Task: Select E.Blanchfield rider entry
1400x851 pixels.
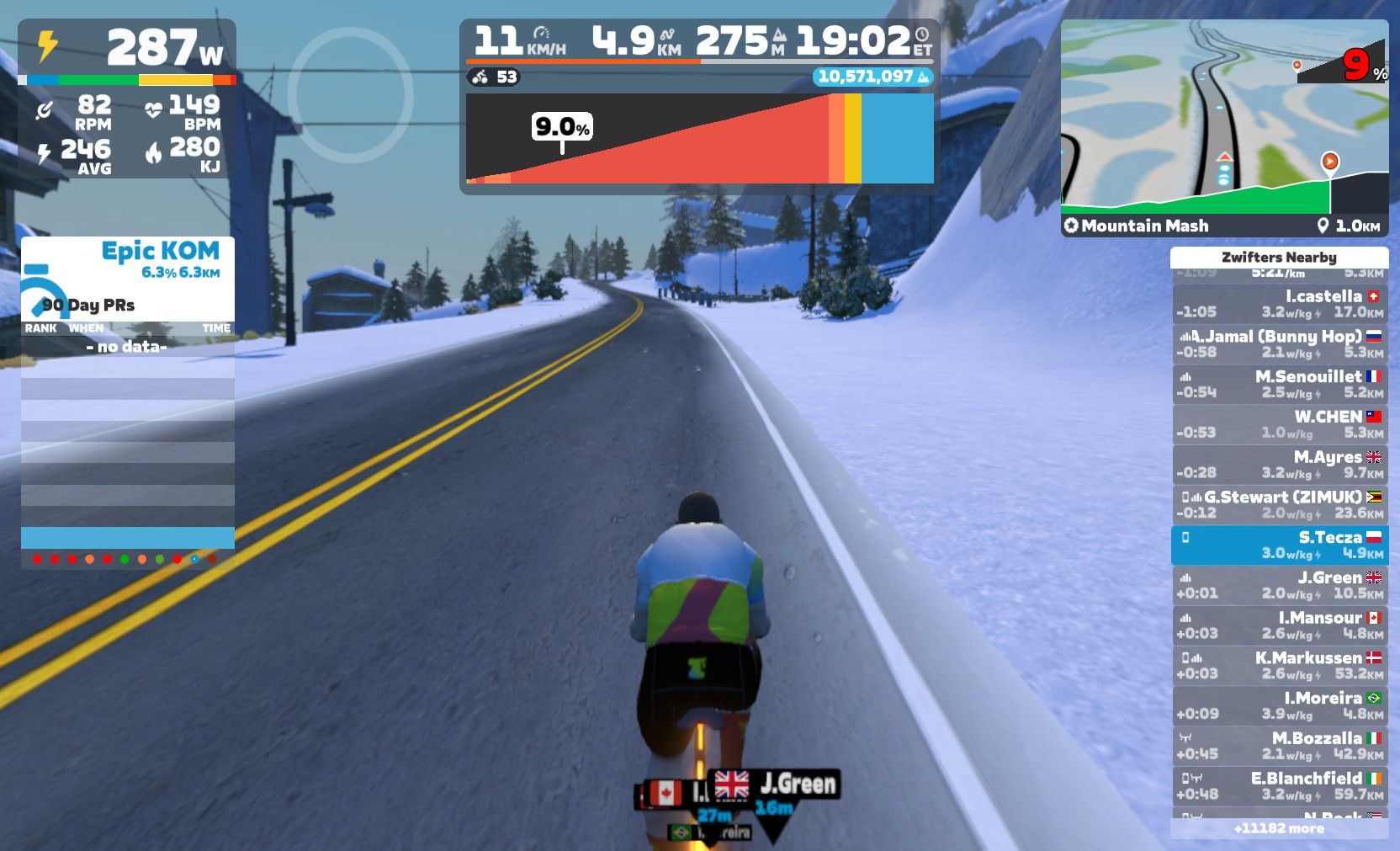Action: point(1279,786)
